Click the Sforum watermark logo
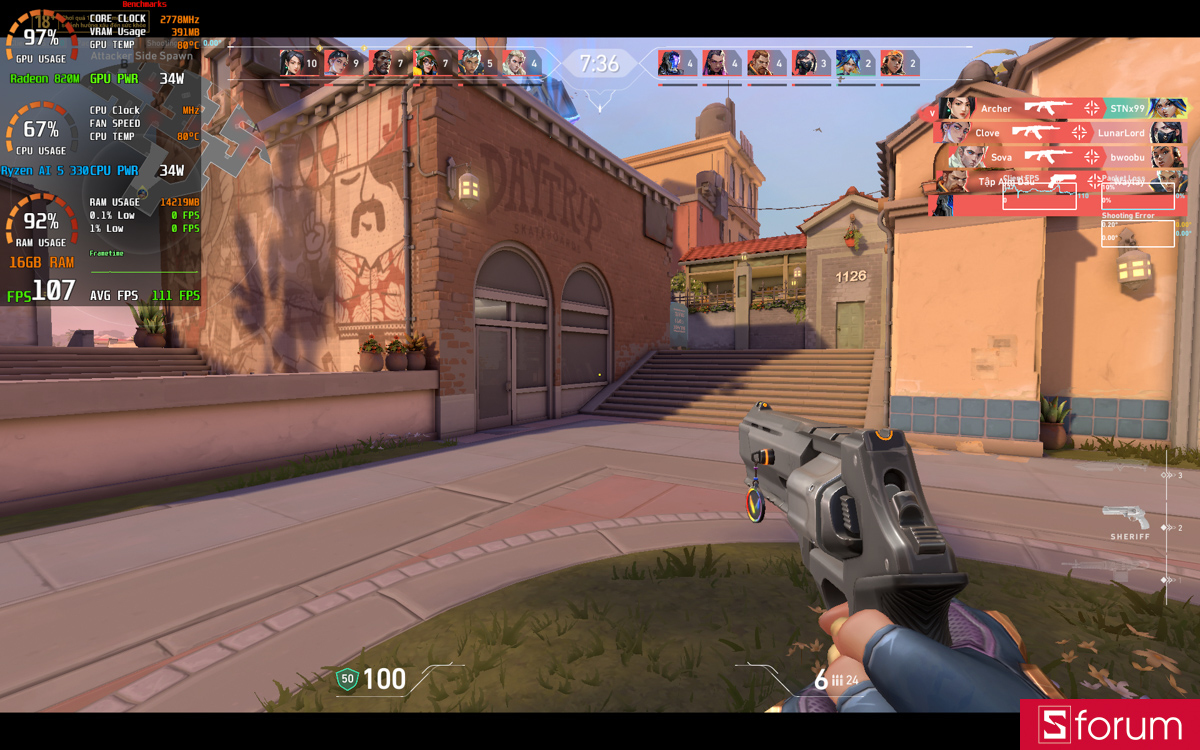 1109,725
